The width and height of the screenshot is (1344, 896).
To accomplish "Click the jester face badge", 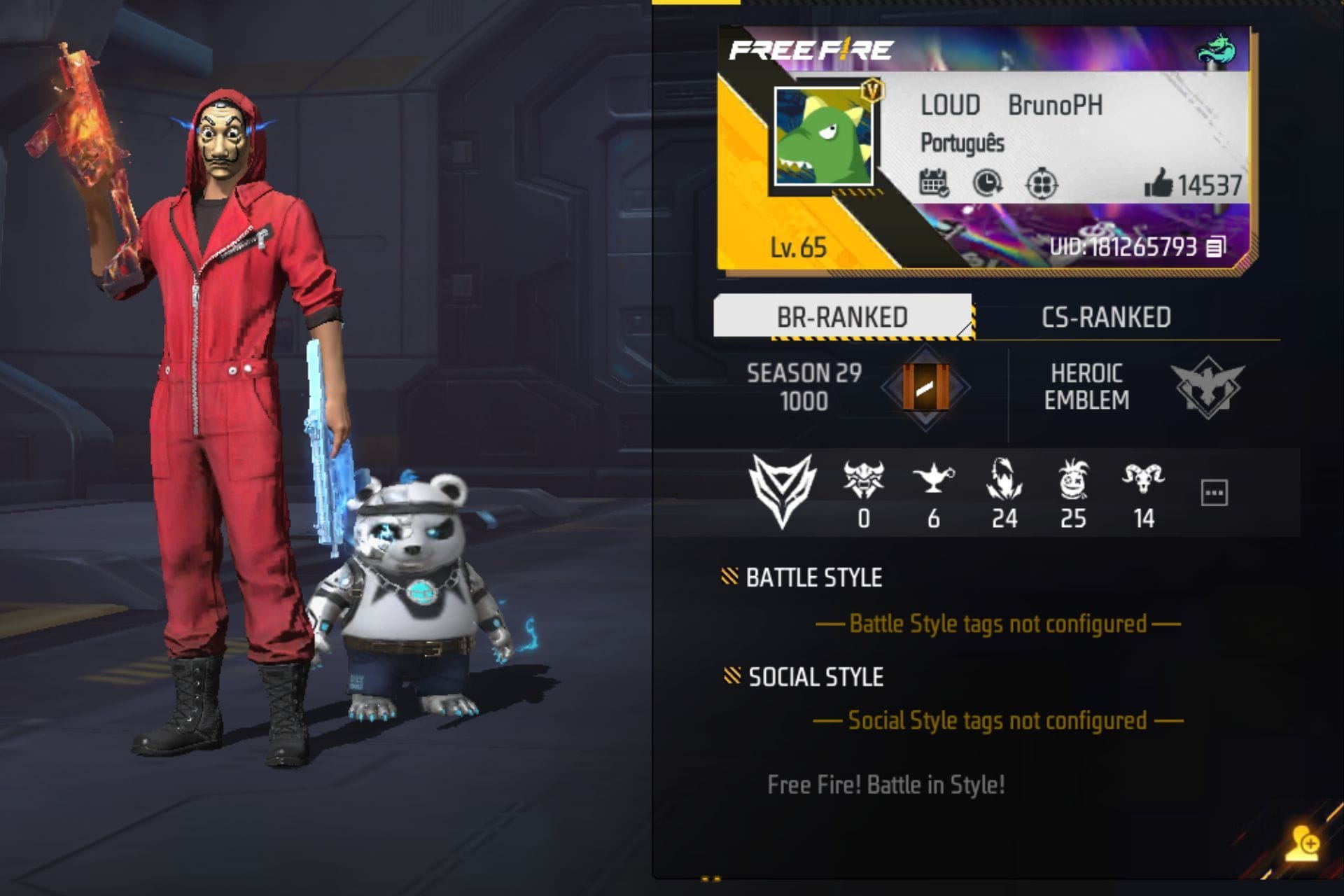I will pyautogui.click(x=1073, y=479).
